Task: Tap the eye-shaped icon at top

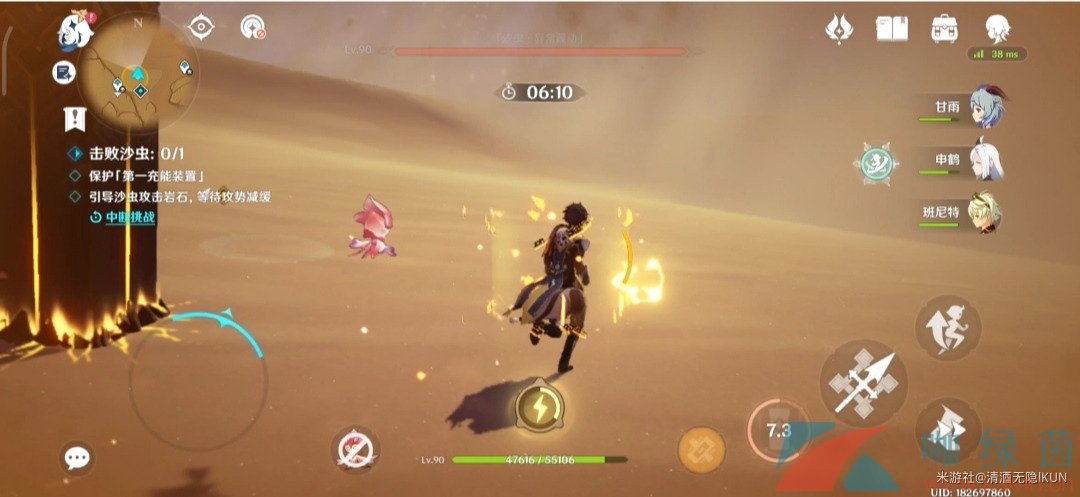Action: 202,27
